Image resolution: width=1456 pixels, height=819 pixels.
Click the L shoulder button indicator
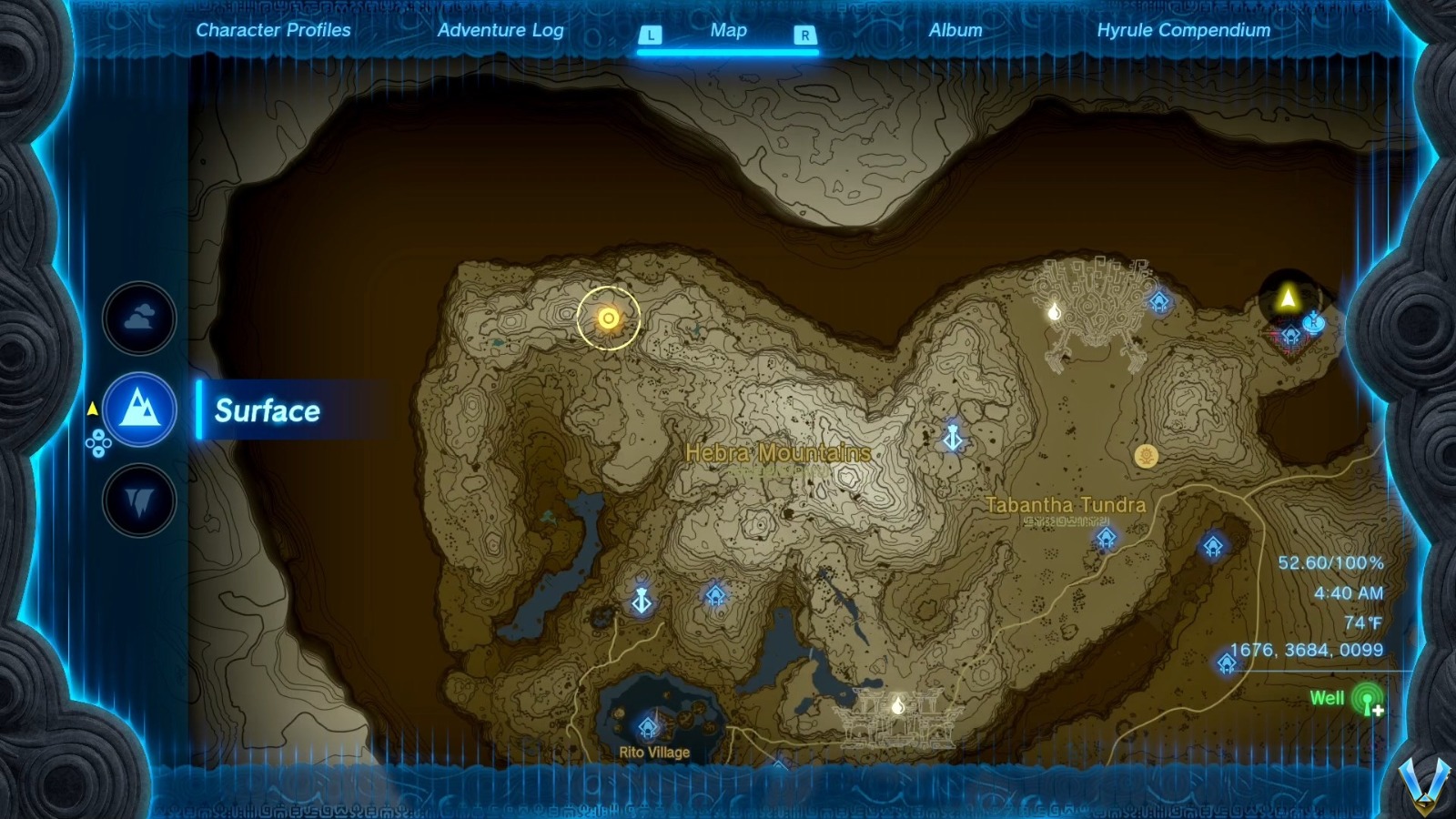[x=649, y=33]
